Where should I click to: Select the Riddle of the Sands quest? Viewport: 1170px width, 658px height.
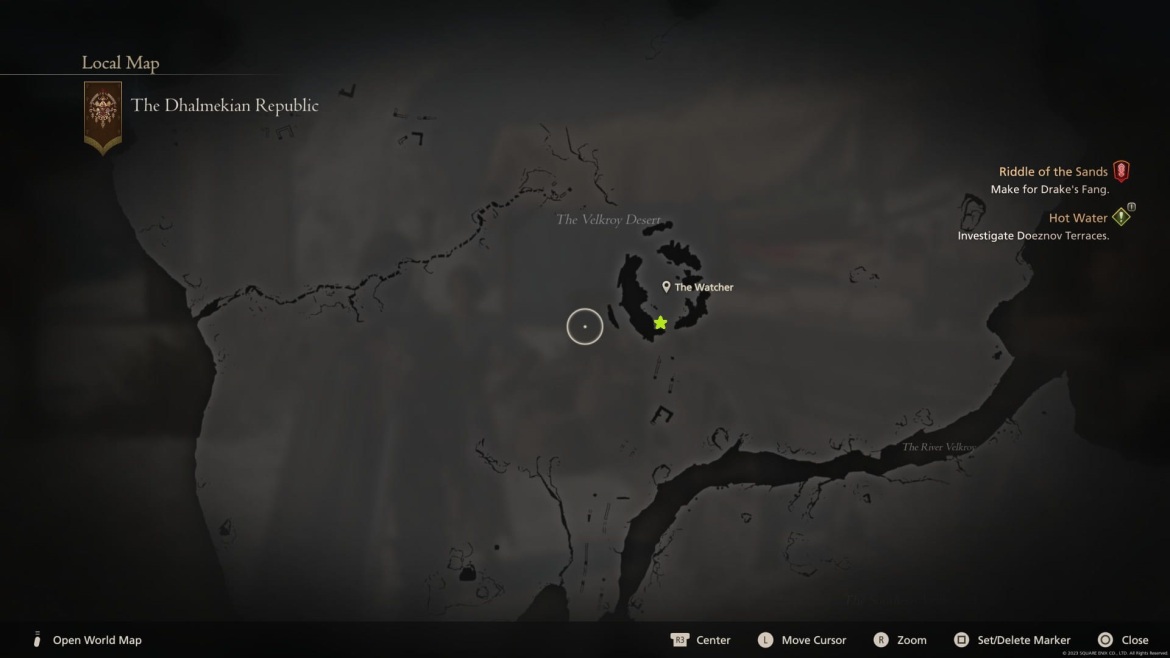[1053, 172]
